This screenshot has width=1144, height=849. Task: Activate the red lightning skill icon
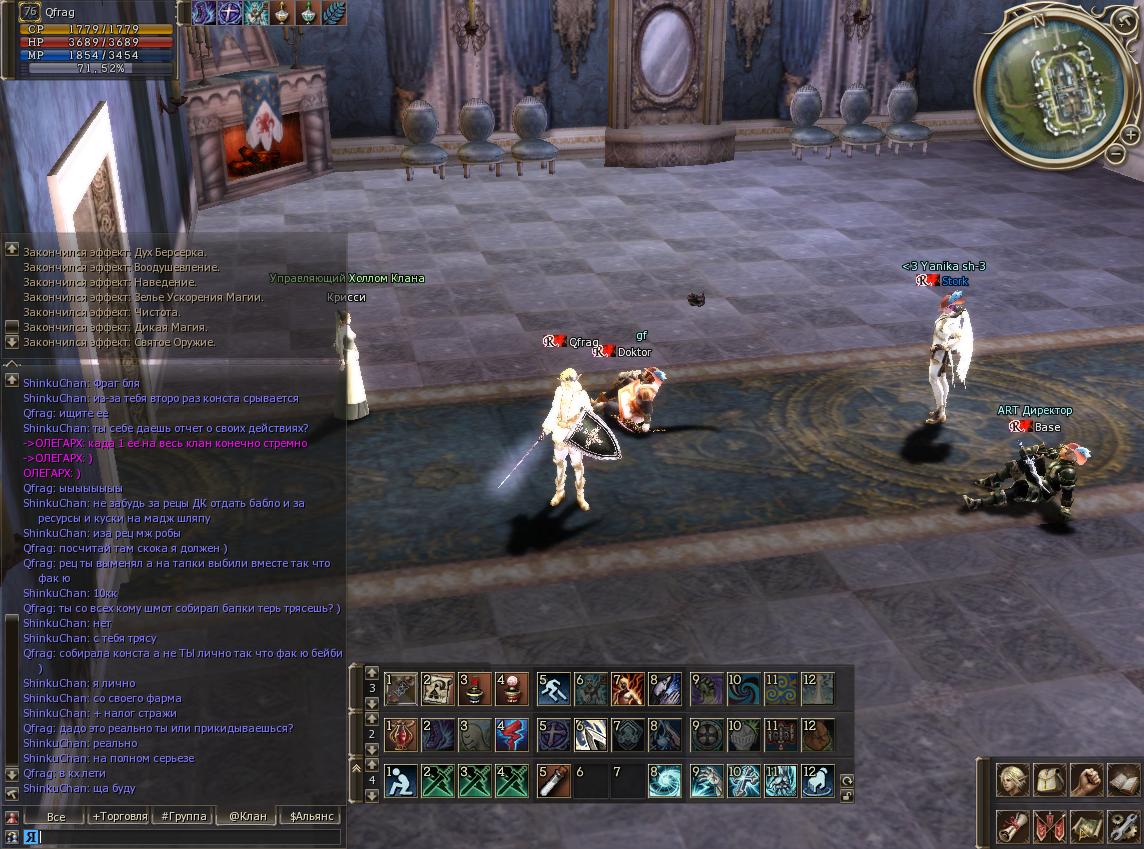coord(512,735)
